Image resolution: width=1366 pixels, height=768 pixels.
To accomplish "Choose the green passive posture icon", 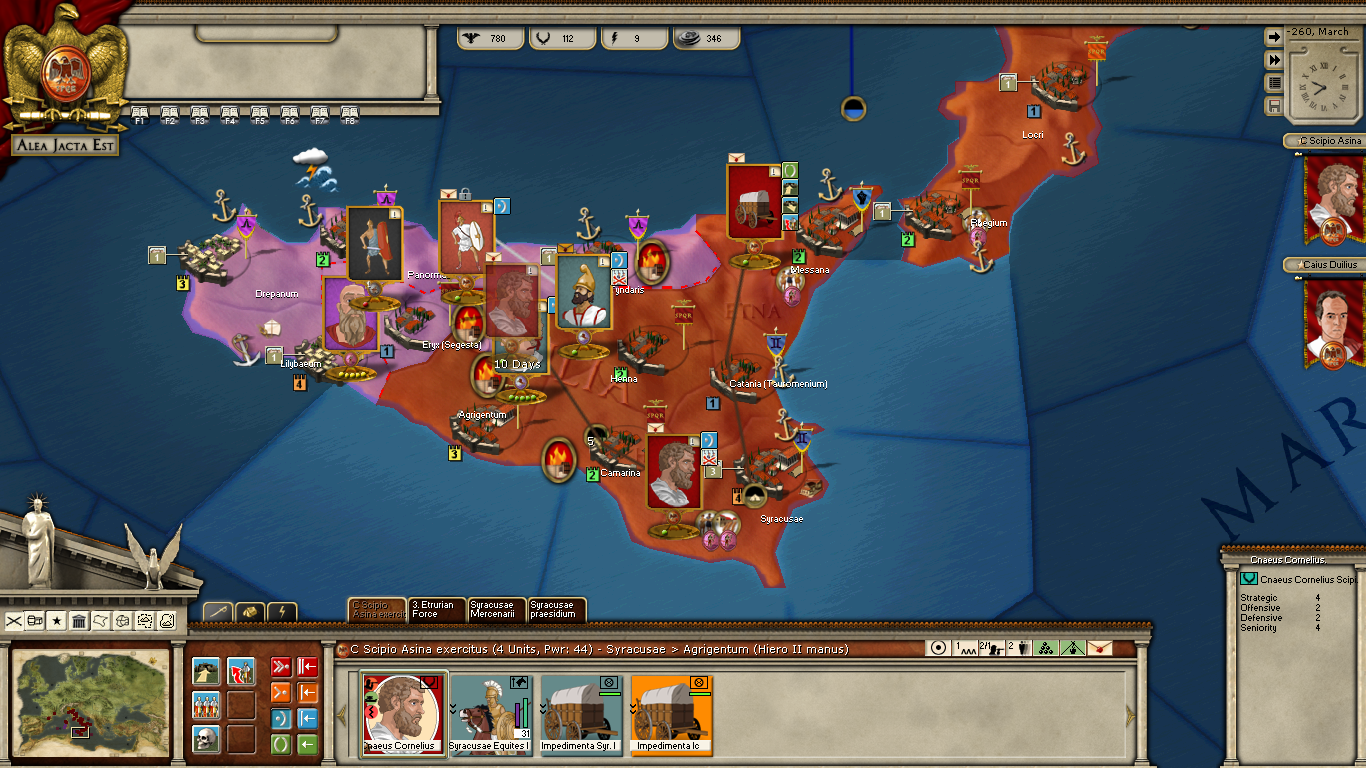I will [x=281, y=745].
